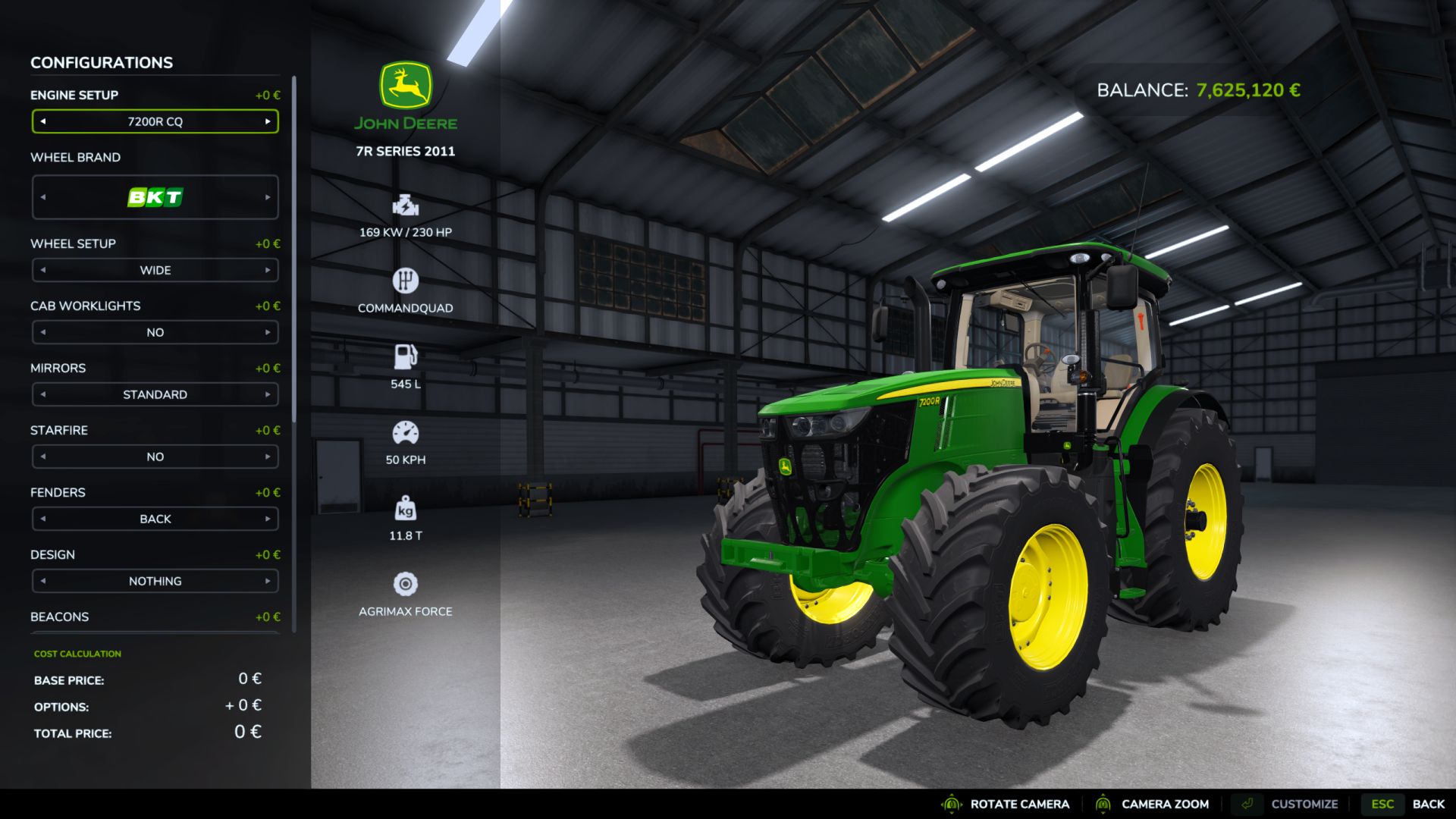Screen dimensions: 1456x819
Task: Select previous Engine Setup option
Action: tap(43, 121)
